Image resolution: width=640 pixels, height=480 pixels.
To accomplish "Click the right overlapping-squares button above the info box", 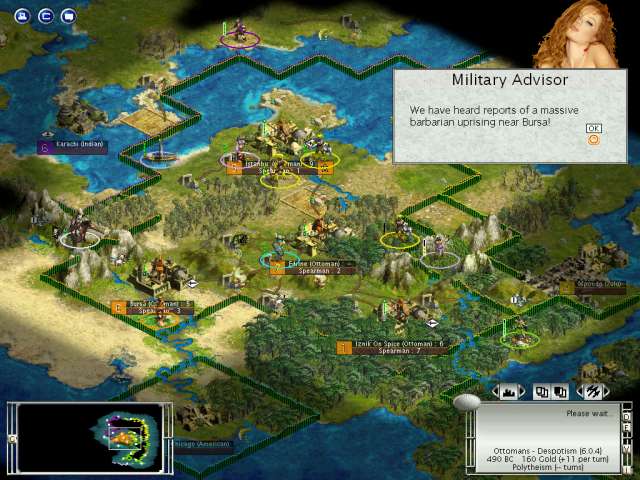I will tap(558, 392).
